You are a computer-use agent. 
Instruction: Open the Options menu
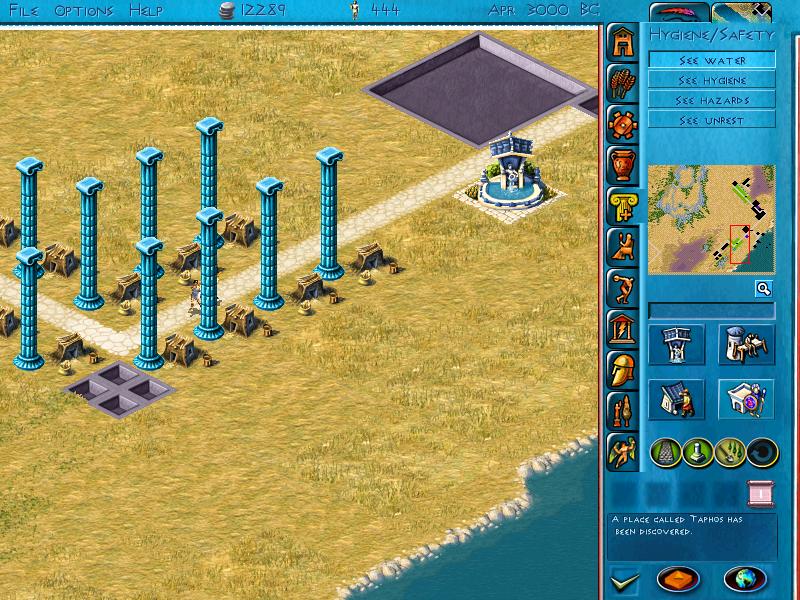point(84,10)
